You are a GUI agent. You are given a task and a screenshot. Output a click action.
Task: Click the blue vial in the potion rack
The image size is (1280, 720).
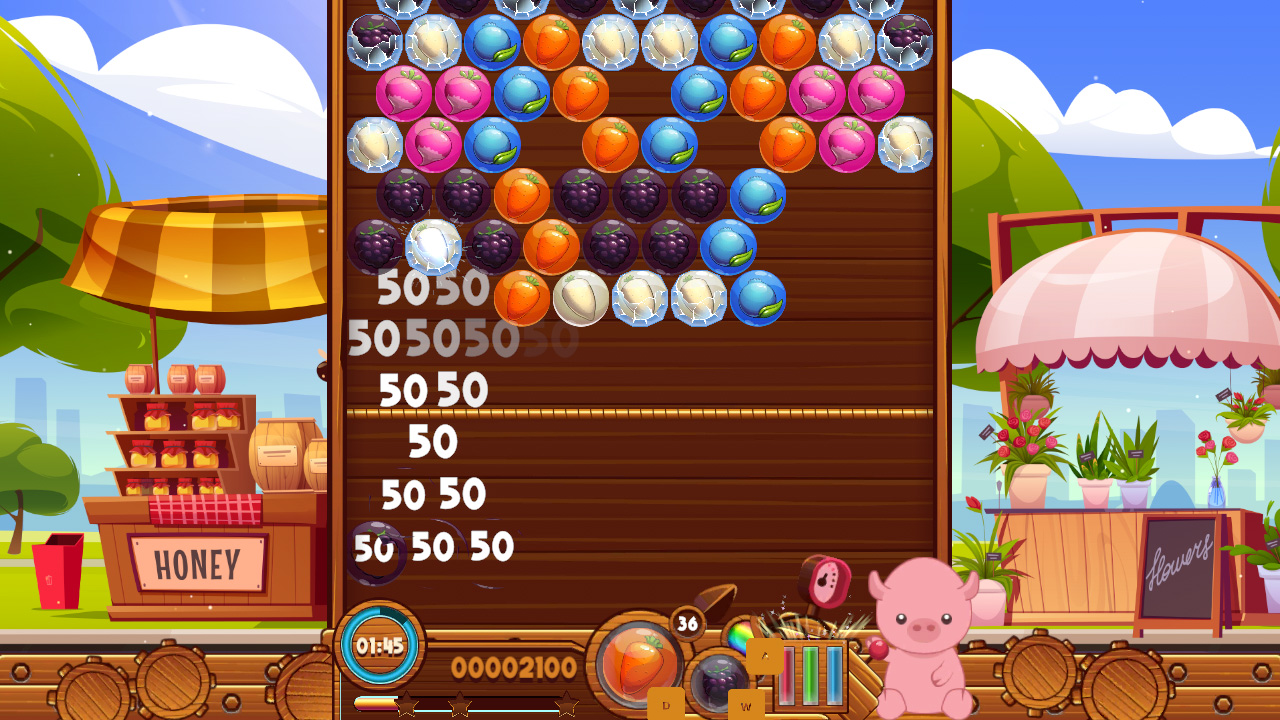(833, 675)
